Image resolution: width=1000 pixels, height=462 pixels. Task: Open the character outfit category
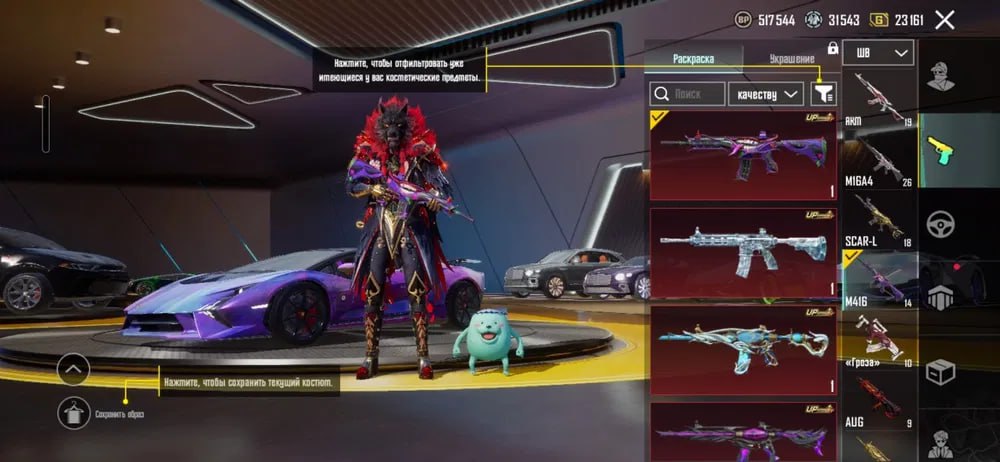tap(940, 78)
